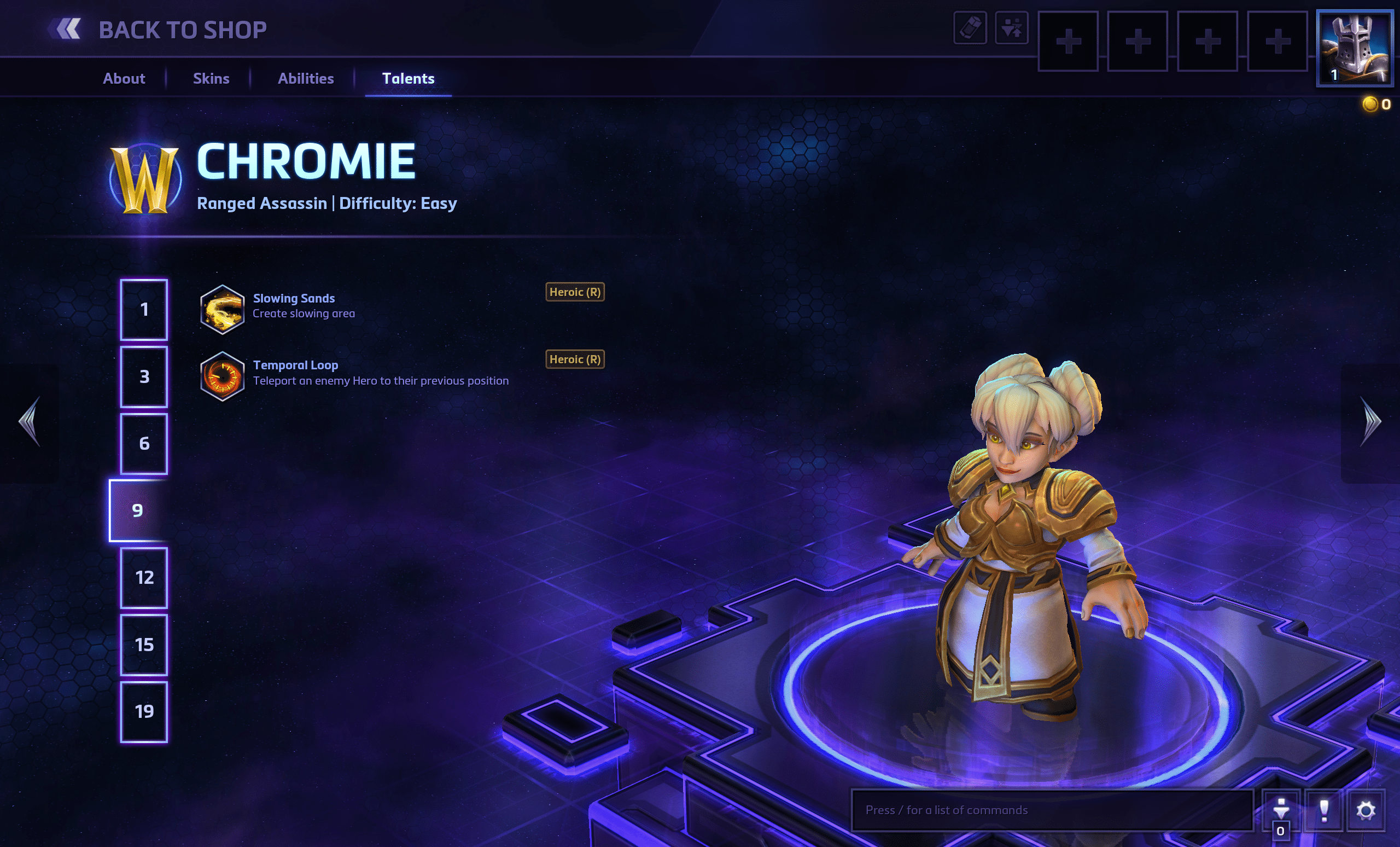View the previous hero with left arrow
Viewport: 1400px width, 847px height.
point(30,422)
